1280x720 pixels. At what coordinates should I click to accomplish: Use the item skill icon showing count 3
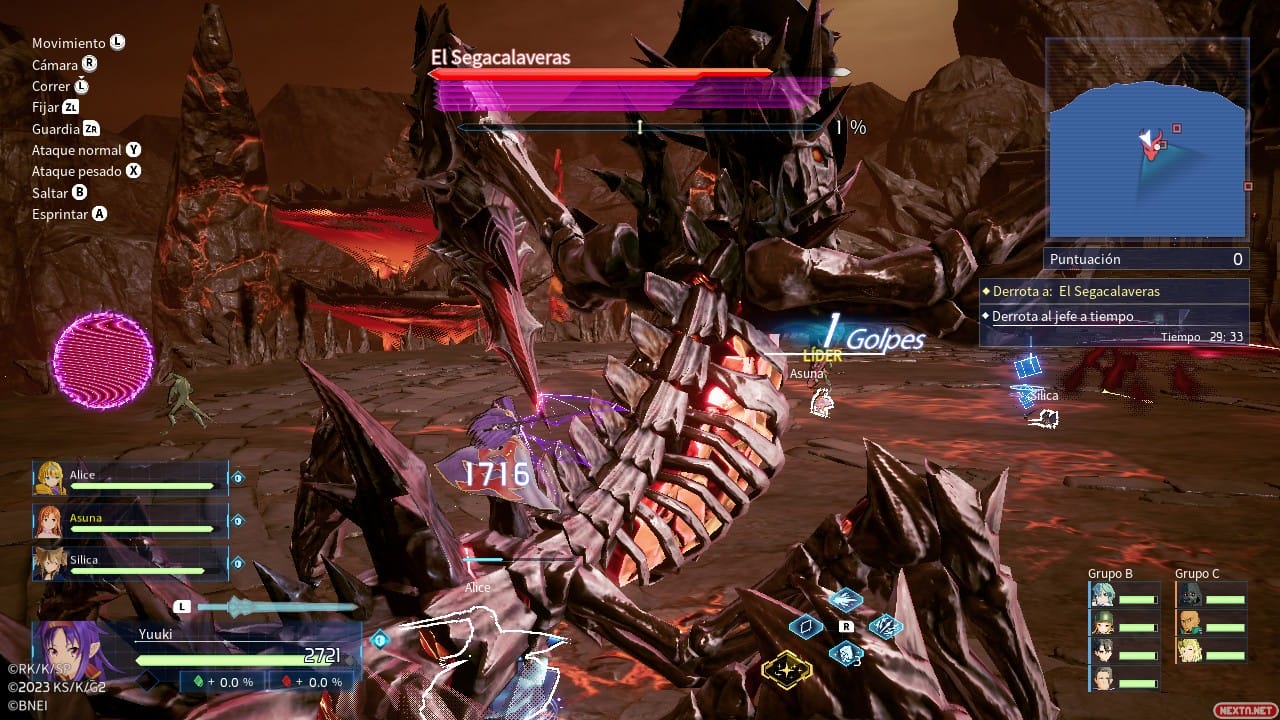(x=846, y=653)
